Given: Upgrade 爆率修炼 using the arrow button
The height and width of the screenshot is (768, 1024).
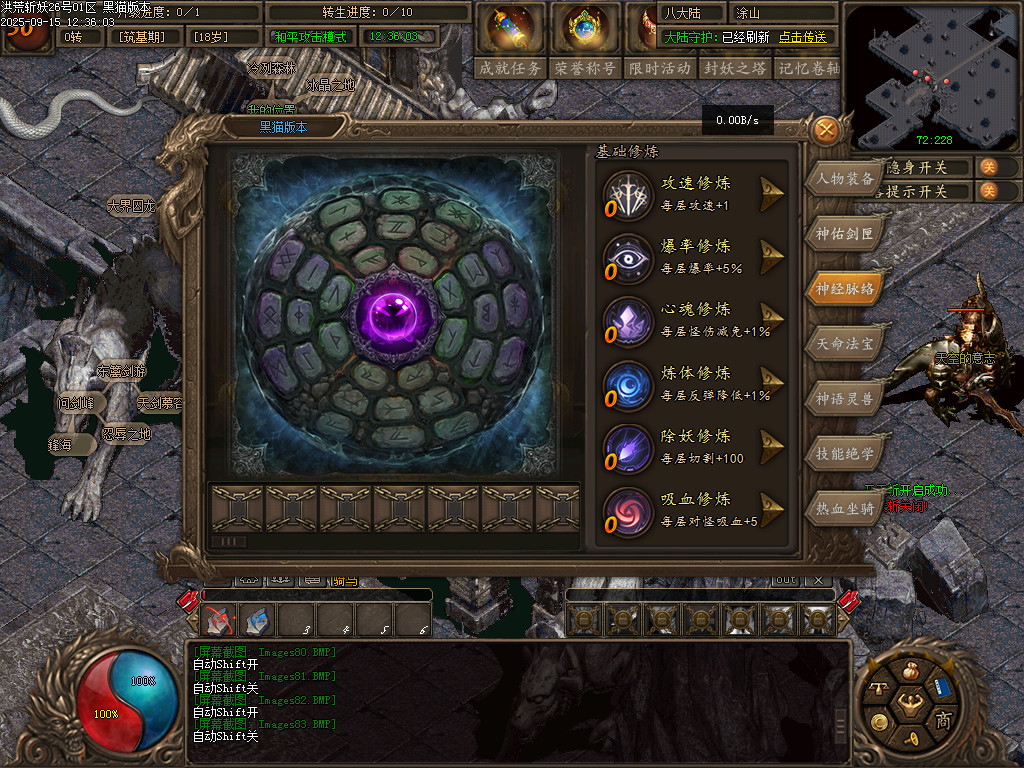Looking at the screenshot, I should point(771,257).
